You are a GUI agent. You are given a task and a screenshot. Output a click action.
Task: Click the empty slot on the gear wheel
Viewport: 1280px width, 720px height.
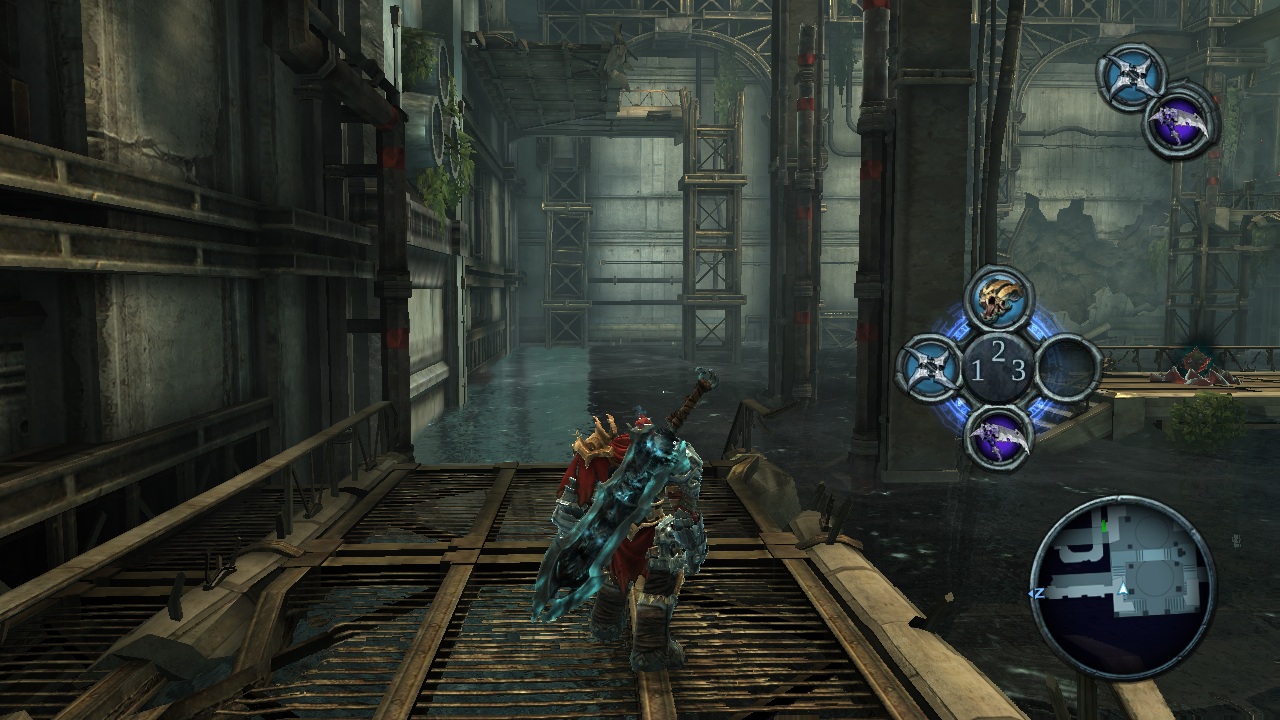pos(1068,367)
